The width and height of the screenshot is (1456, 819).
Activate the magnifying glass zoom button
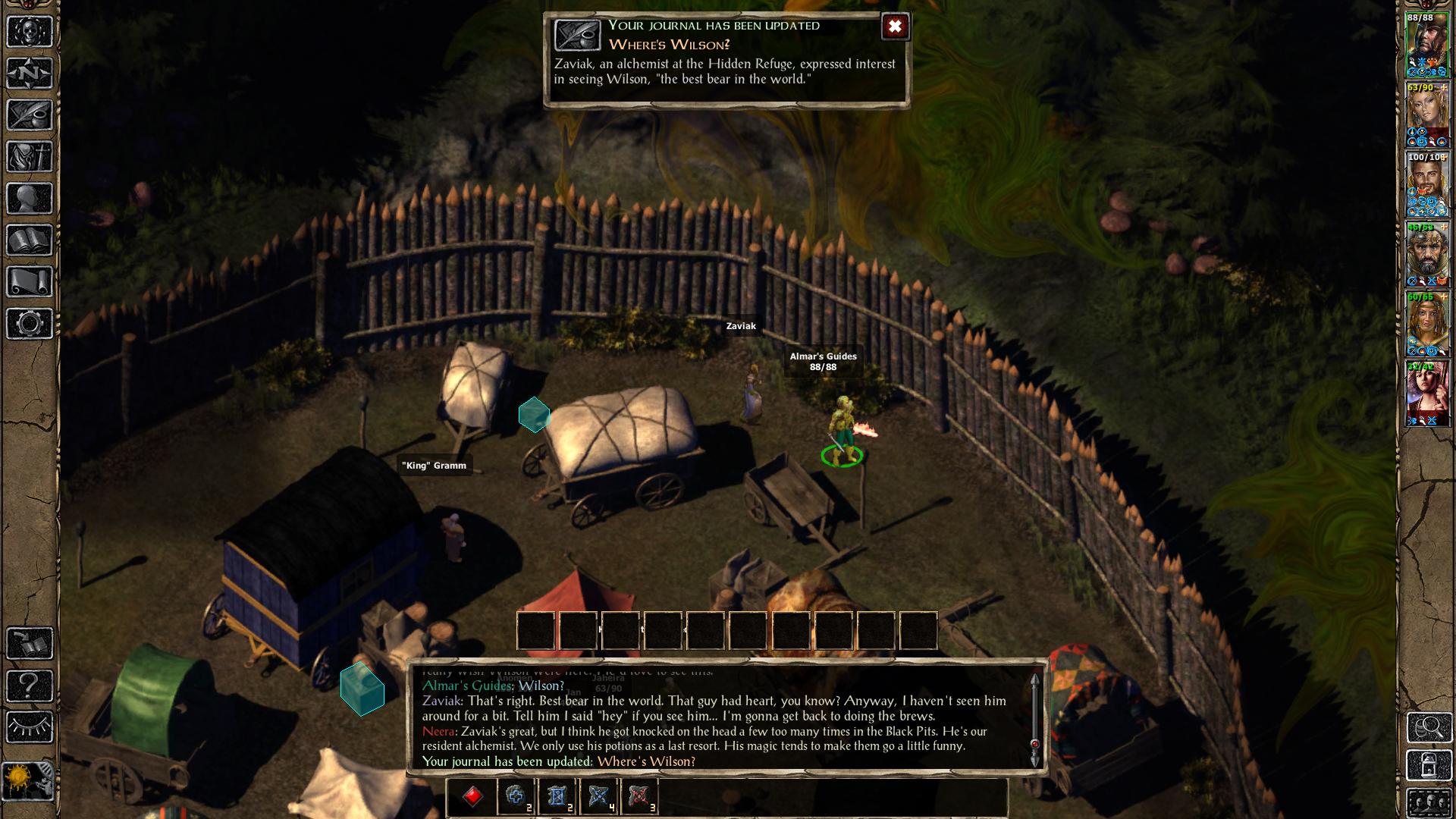(1429, 728)
